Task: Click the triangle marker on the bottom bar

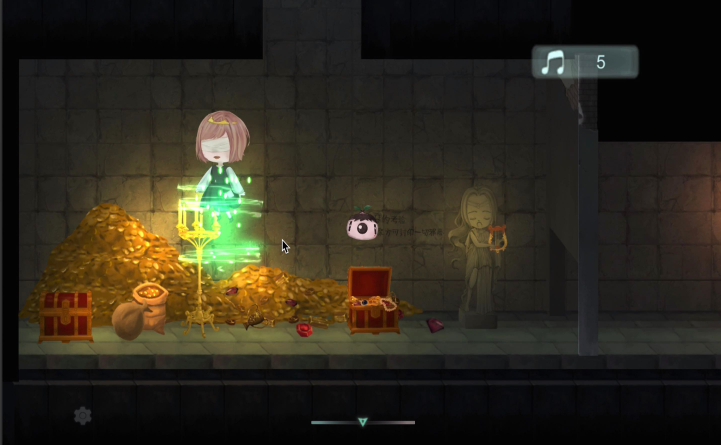Action: (363, 422)
